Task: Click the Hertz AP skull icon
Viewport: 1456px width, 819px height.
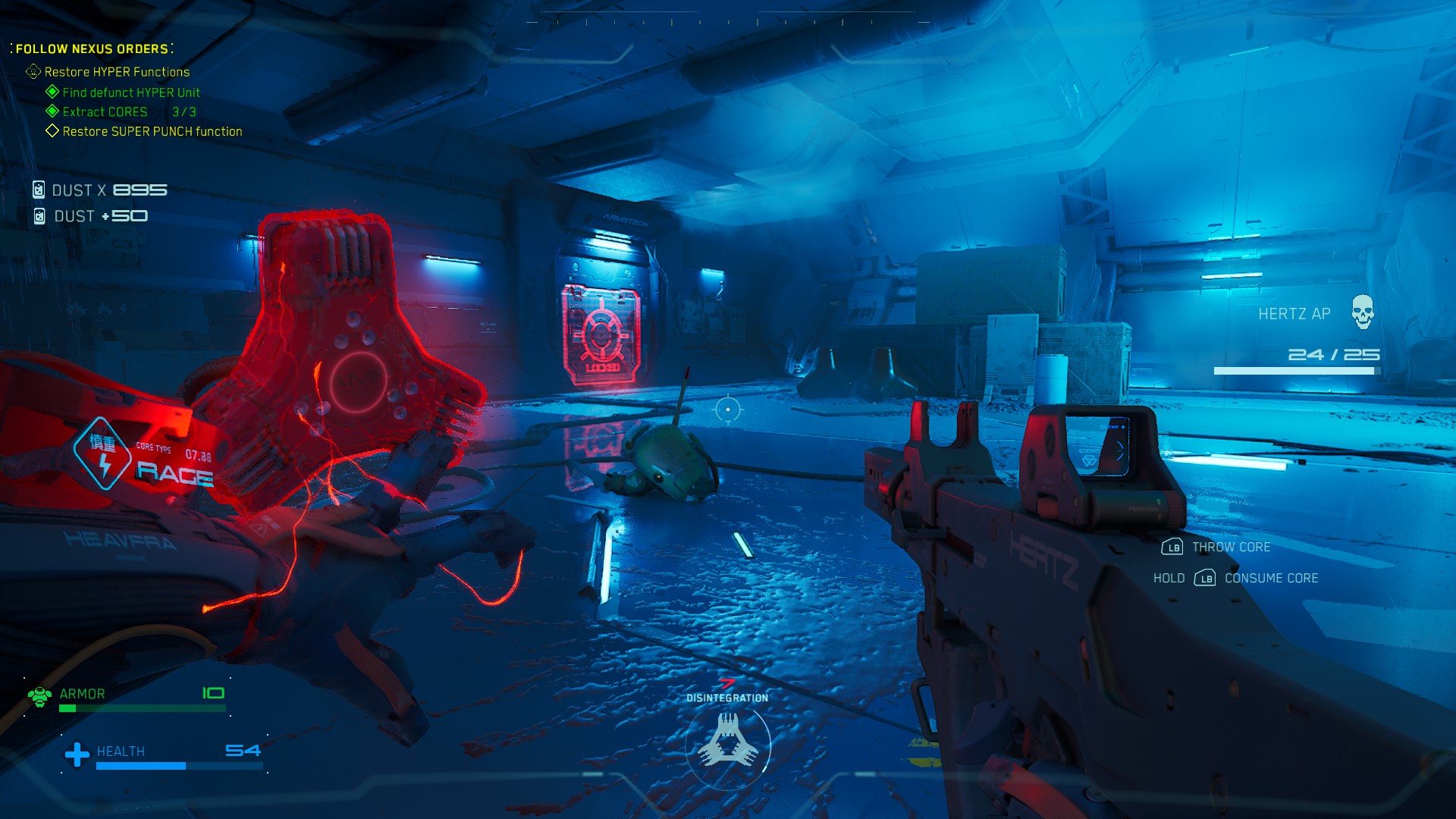Action: point(1362,312)
